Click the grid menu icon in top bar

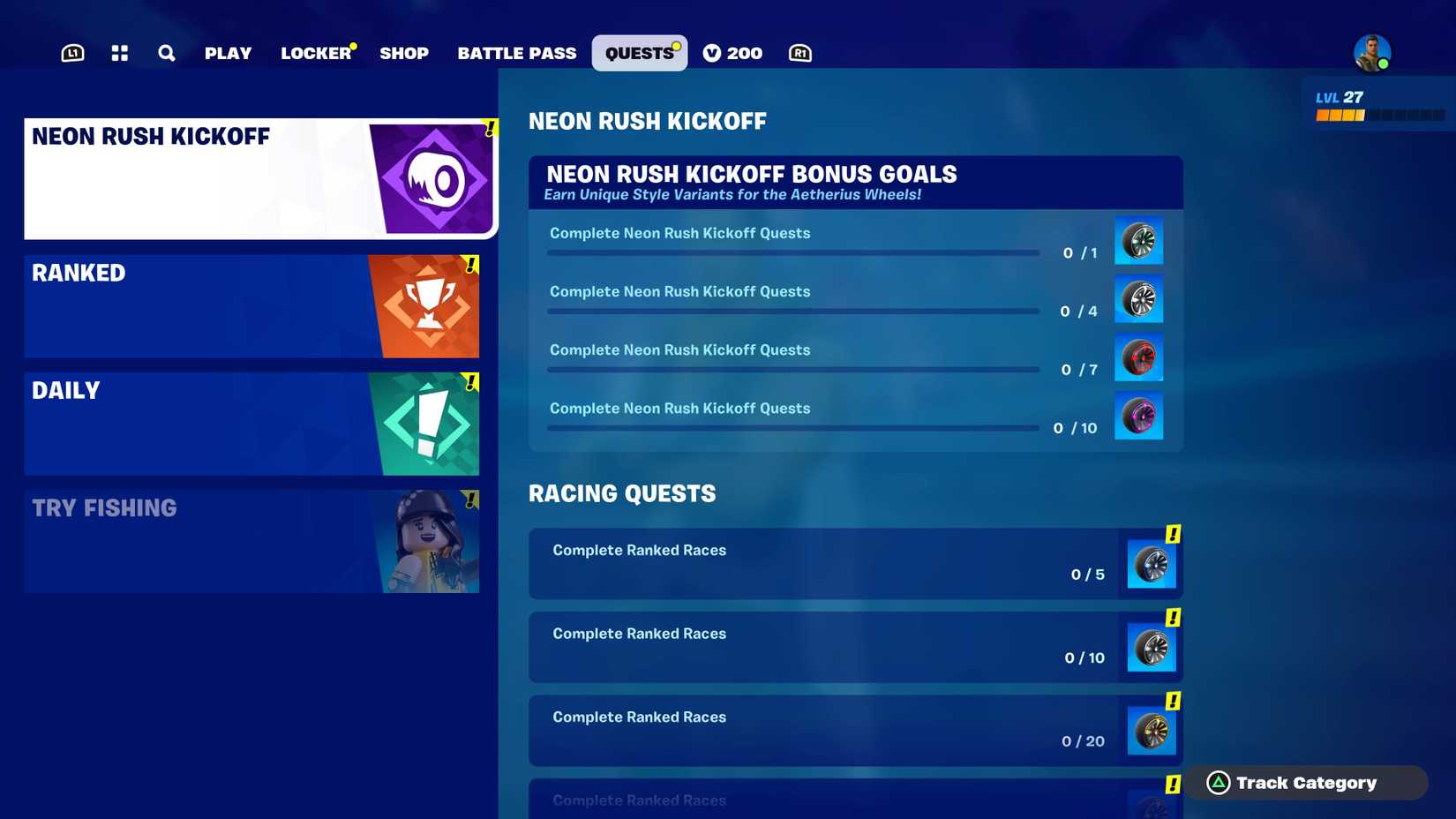119,52
